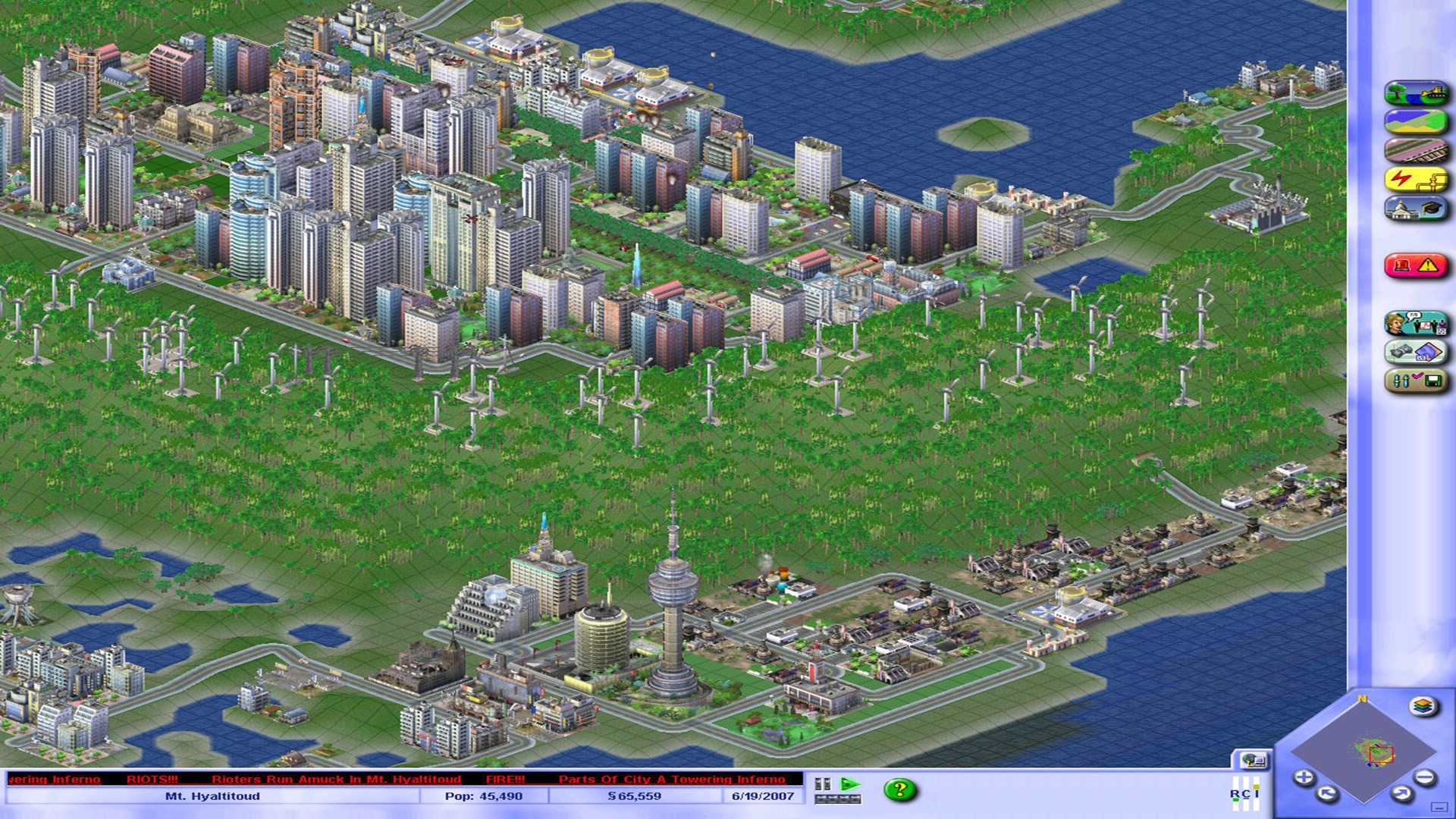This screenshot has height=819, width=1456.
Task: Open the Adjust and Review flyout
Action: tap(1417, 379)
